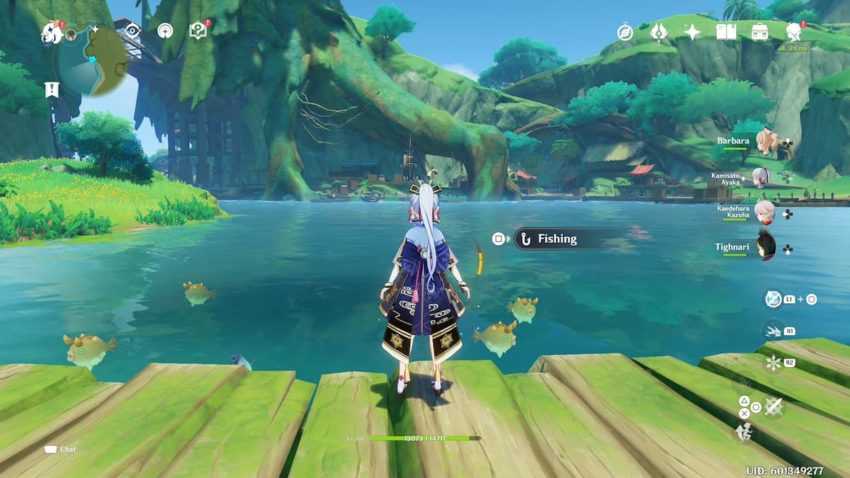Viewport: 850px width, 478px height.
Task: Open the open-book archive icon
Action: [726, 32]
